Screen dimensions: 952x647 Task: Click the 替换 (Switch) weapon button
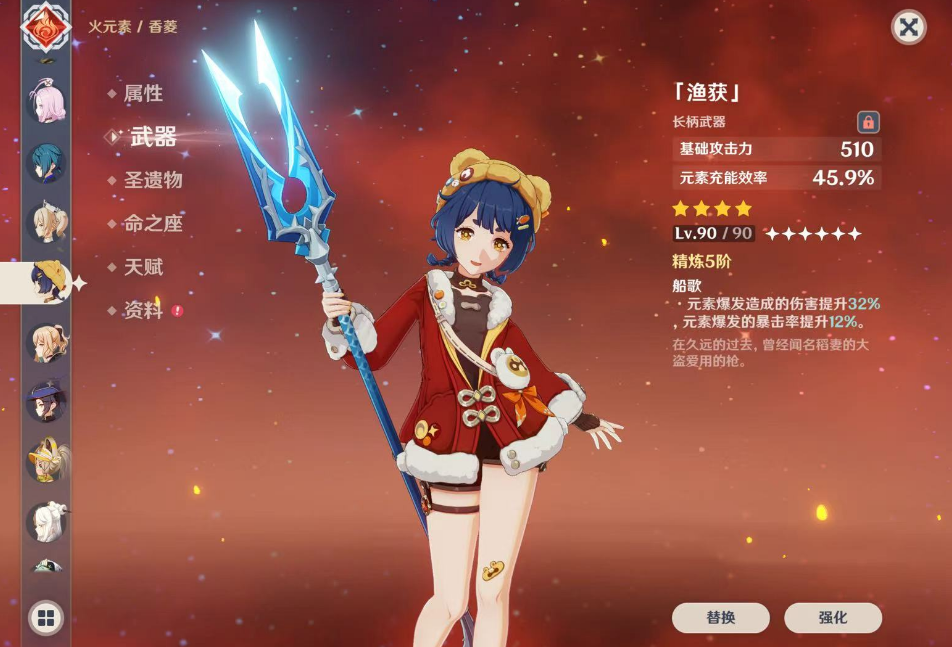[x=720, y=618]
